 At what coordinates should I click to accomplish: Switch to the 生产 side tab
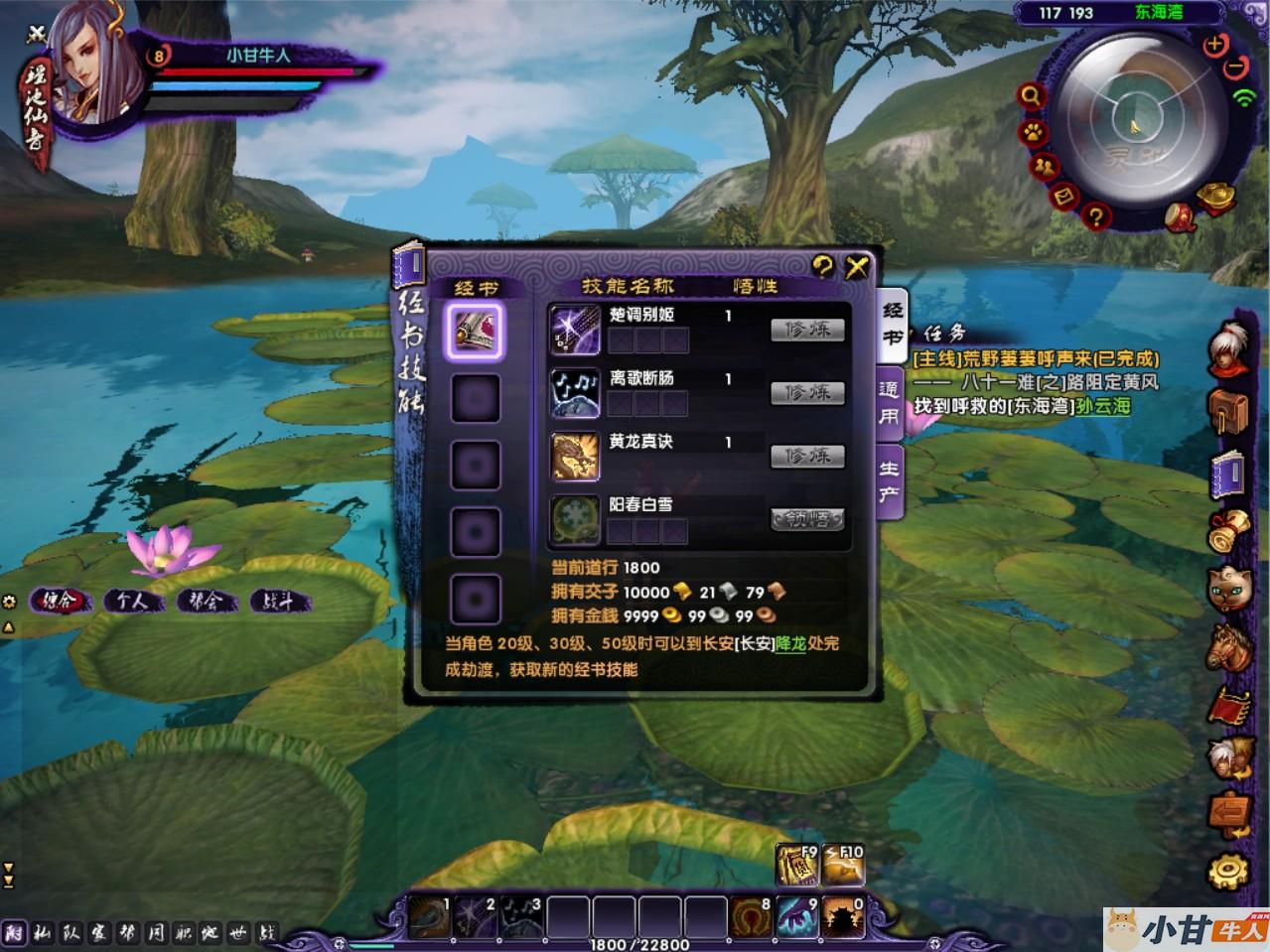coord(889,480)
